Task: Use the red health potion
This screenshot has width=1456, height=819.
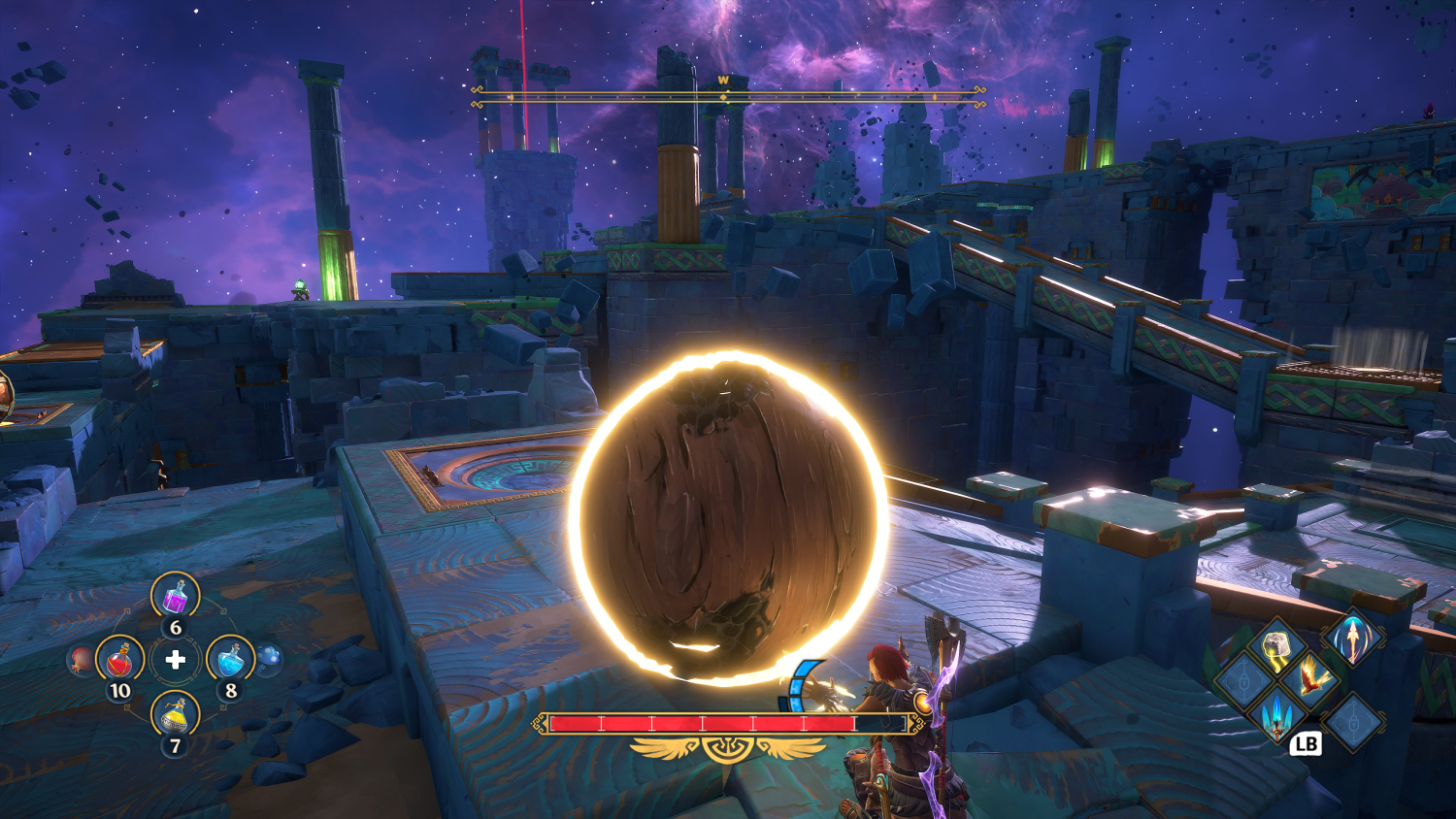Action: tap(120, 660)
